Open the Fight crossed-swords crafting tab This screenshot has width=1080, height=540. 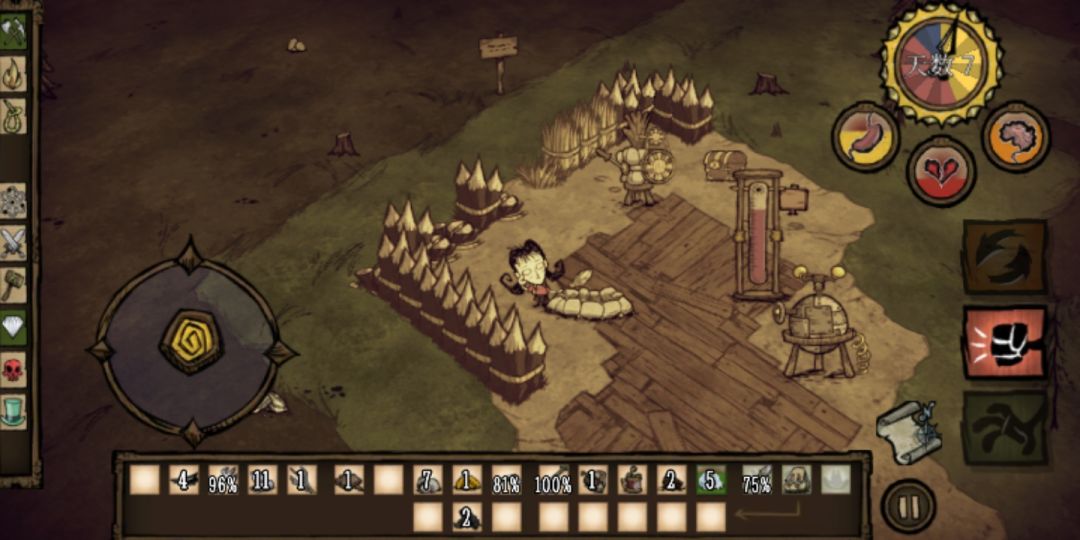tap(14, 242)
